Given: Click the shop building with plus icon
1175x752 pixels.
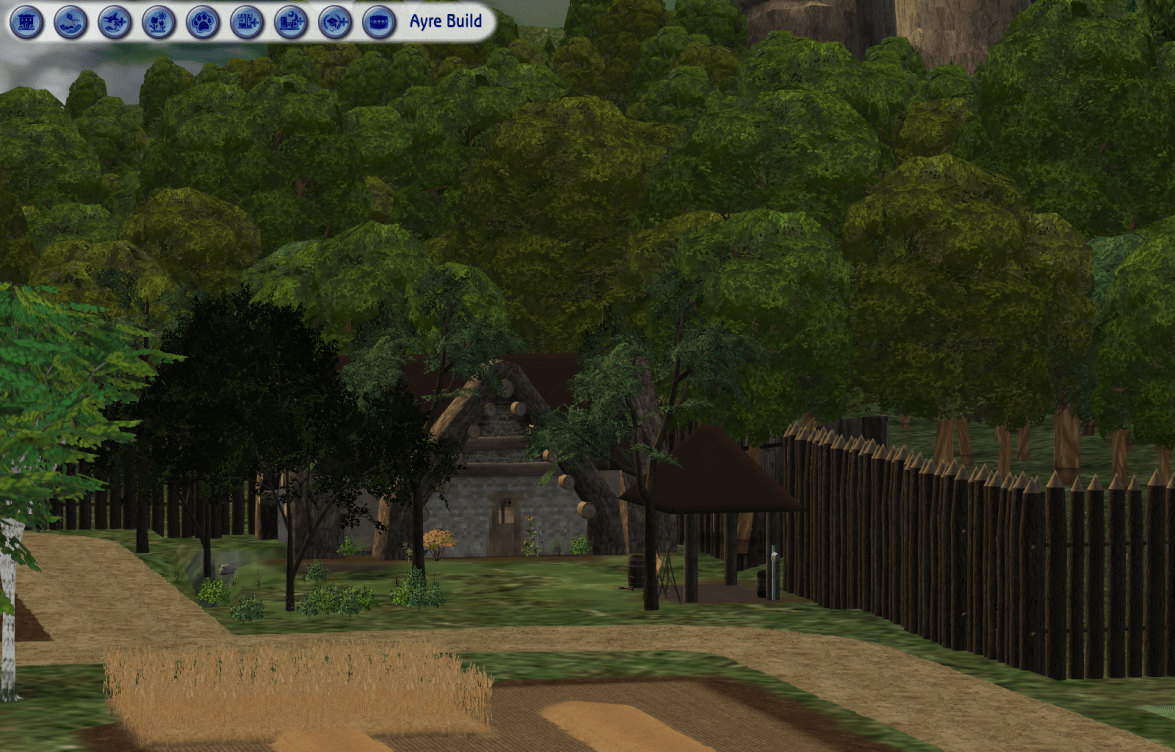Looking at the screenshot, I should pyautogui.click(x=246, y=21).
